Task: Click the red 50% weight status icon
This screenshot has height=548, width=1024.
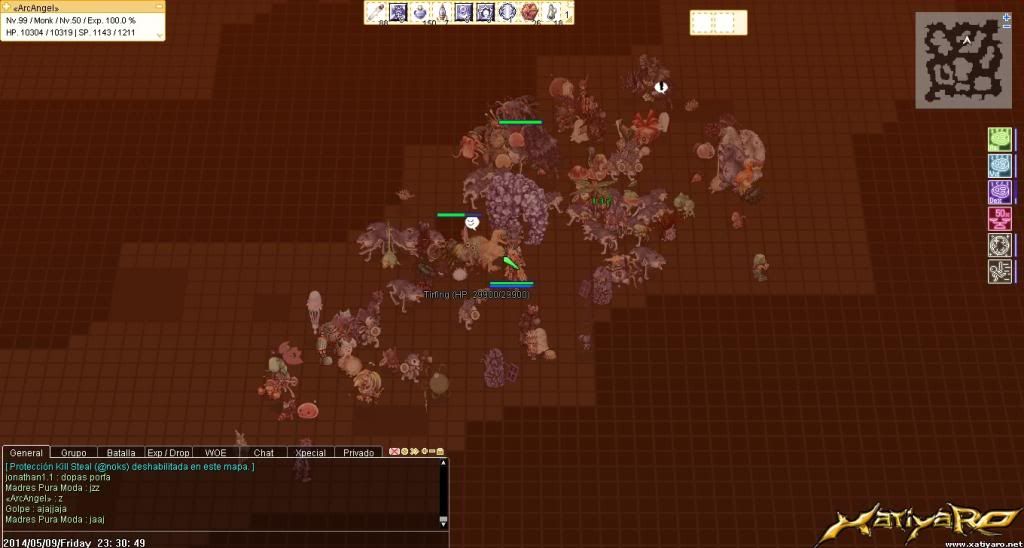Action: click(998, 219)
